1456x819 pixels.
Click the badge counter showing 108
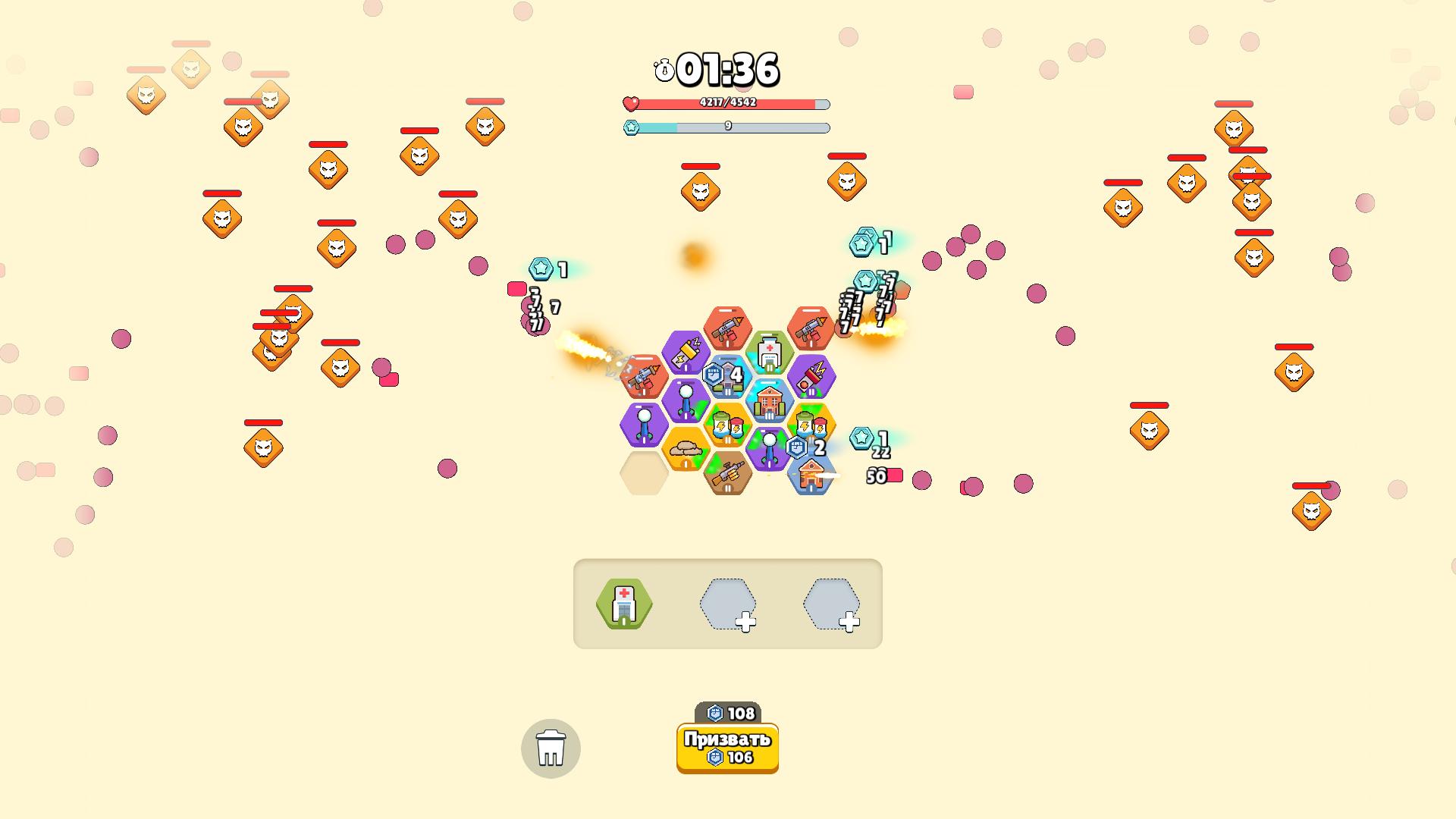[x=727, y=713]
